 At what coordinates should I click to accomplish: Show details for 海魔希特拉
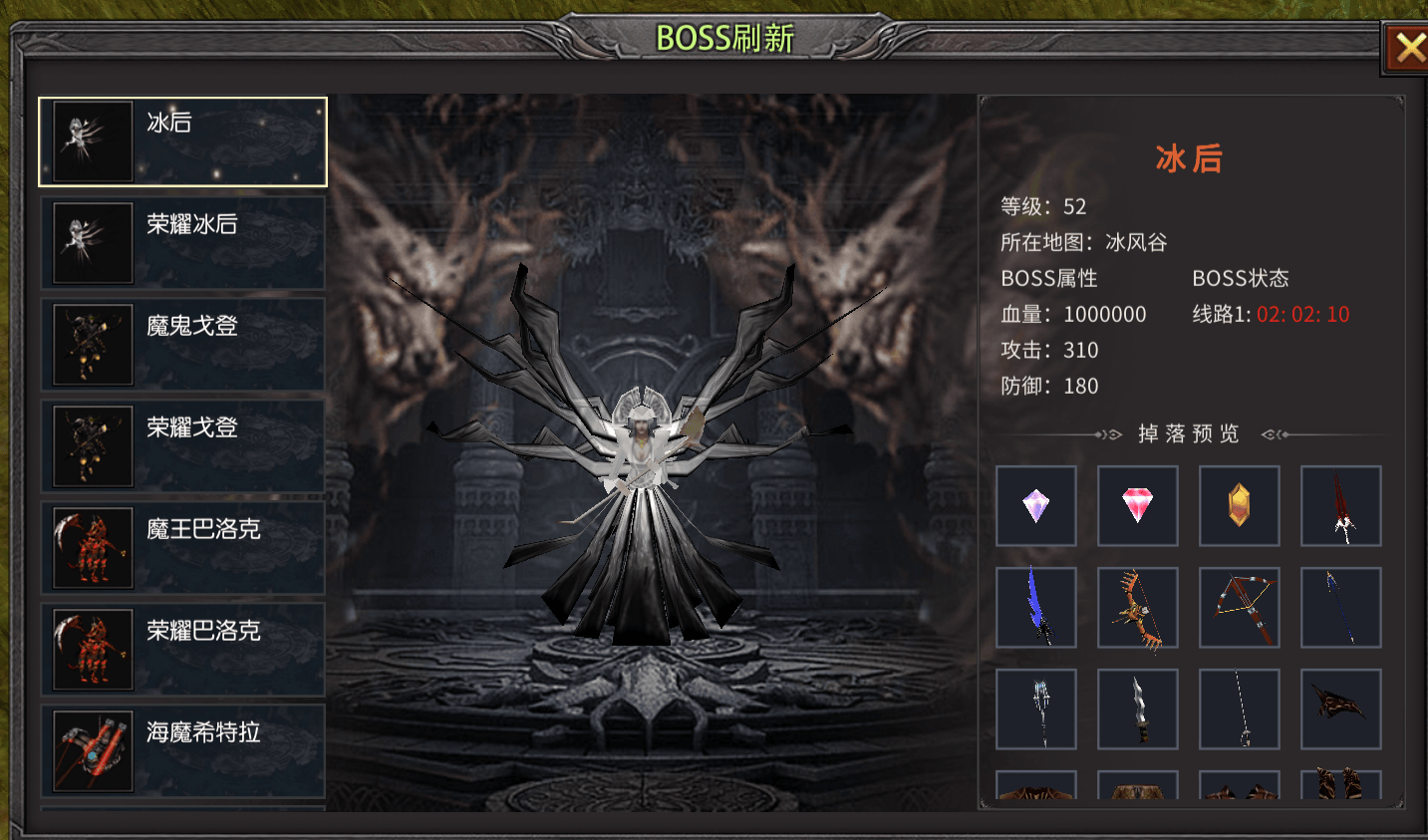[x=183, y=751]
